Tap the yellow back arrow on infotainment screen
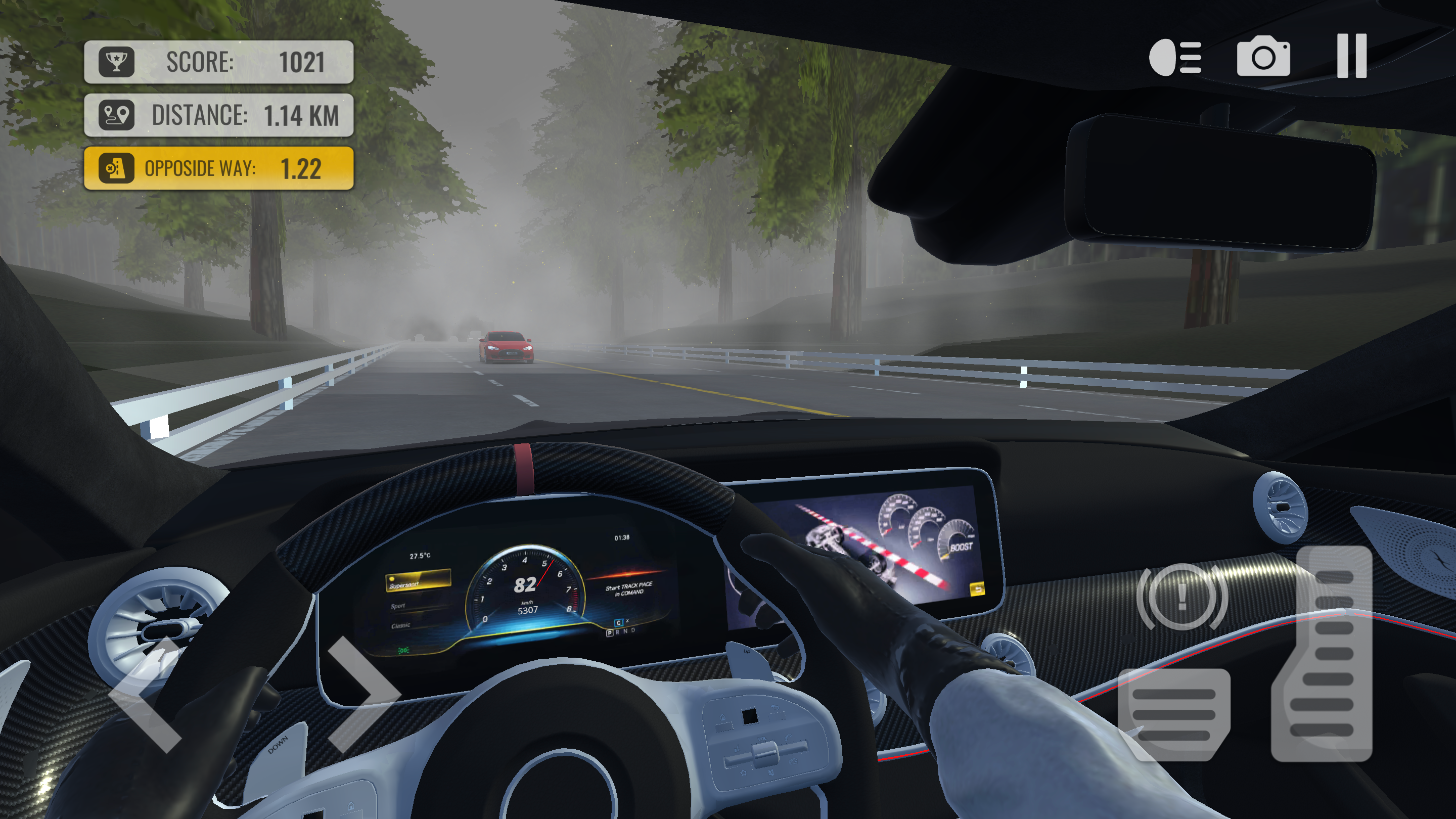This screenshot has width=1456, height=819. [978, 589]
